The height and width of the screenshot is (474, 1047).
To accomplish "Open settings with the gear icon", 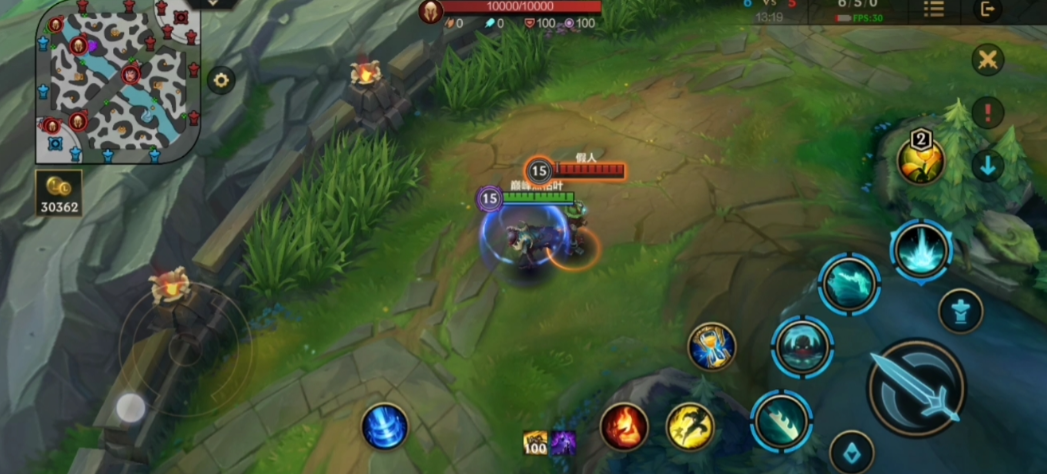I will (221, 80).
